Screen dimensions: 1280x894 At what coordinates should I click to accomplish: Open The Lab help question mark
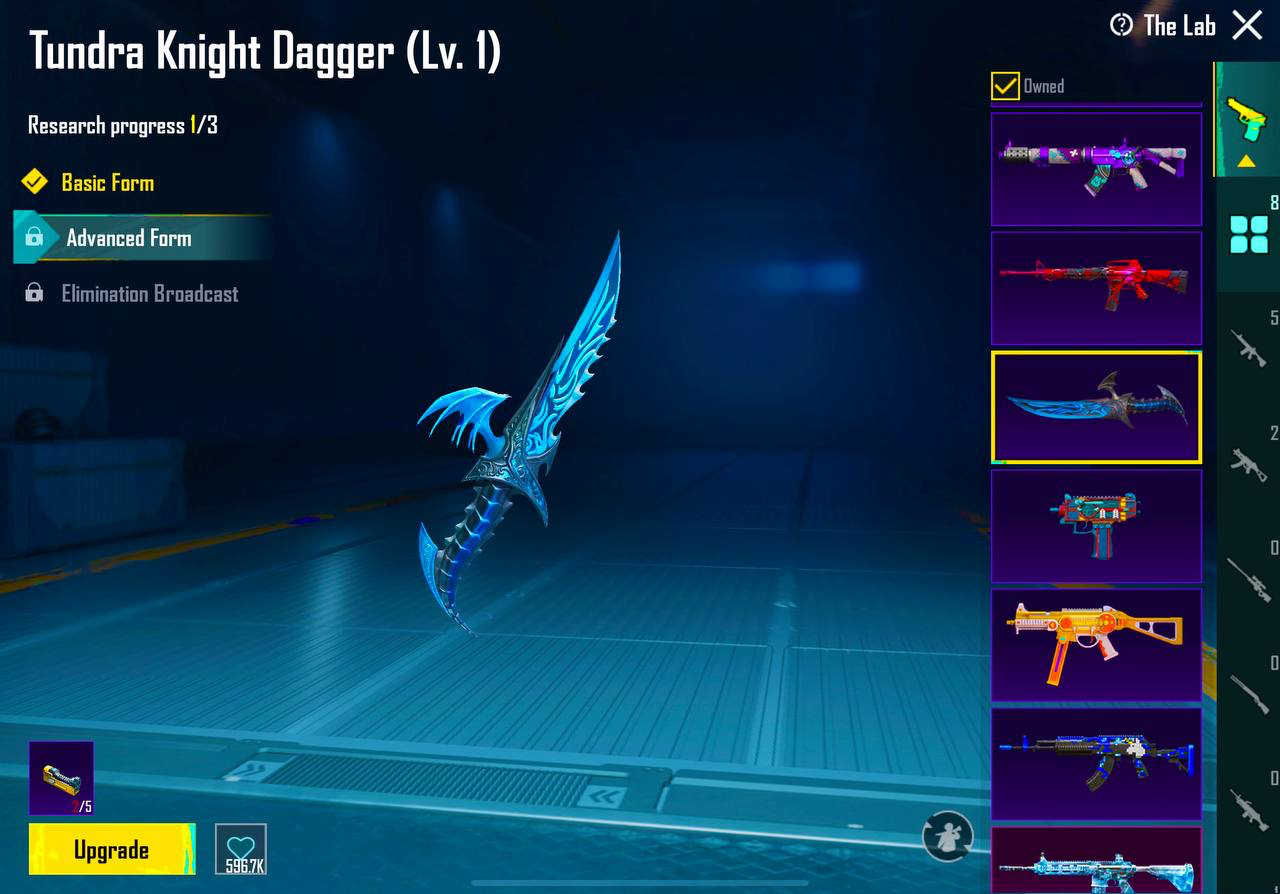pyautogui.click(x=1121, y=25)
